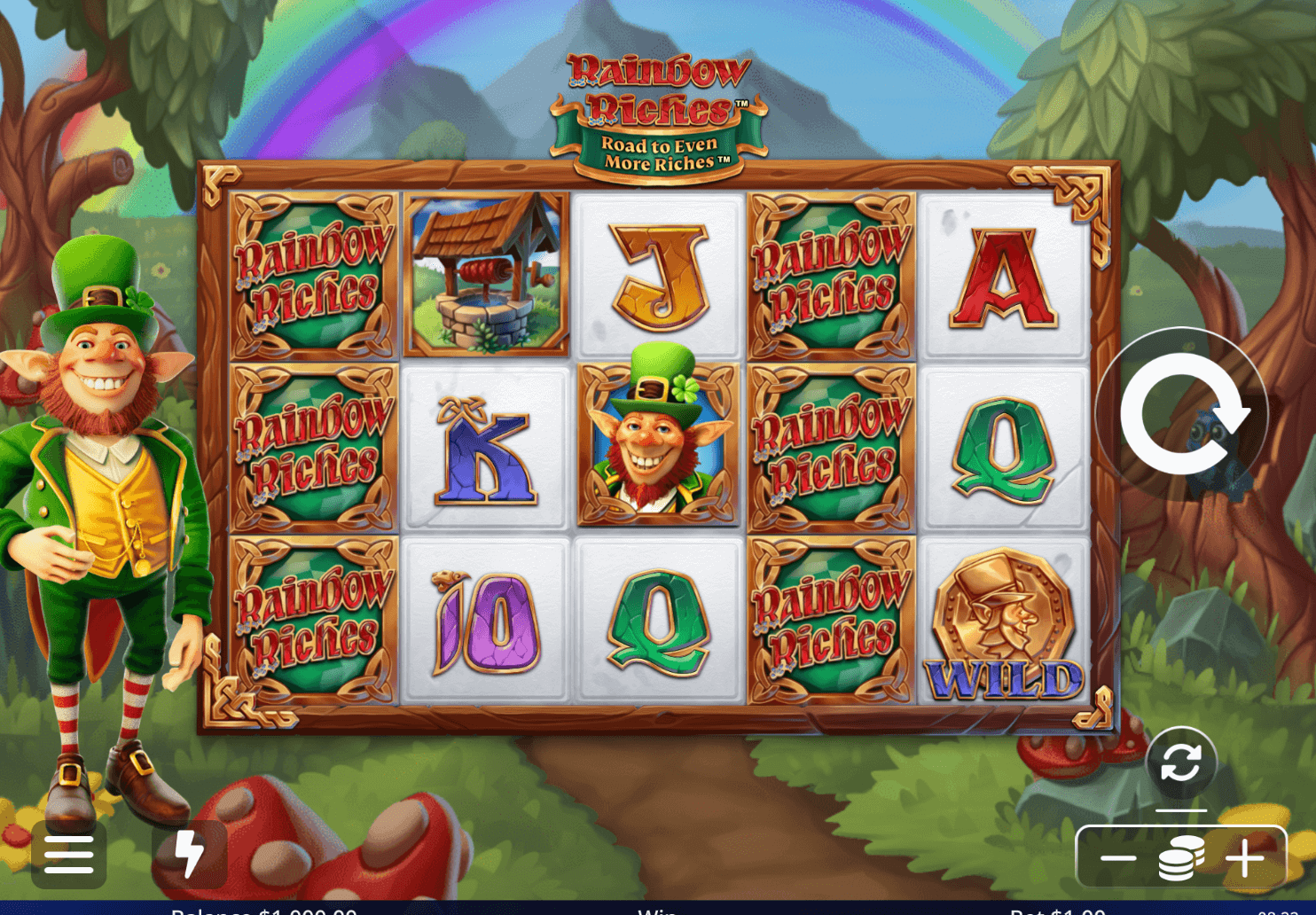Increase the bet with the plus button
The width and height of the screenshot is (1316, 915).
click(x=1245, y=857)
